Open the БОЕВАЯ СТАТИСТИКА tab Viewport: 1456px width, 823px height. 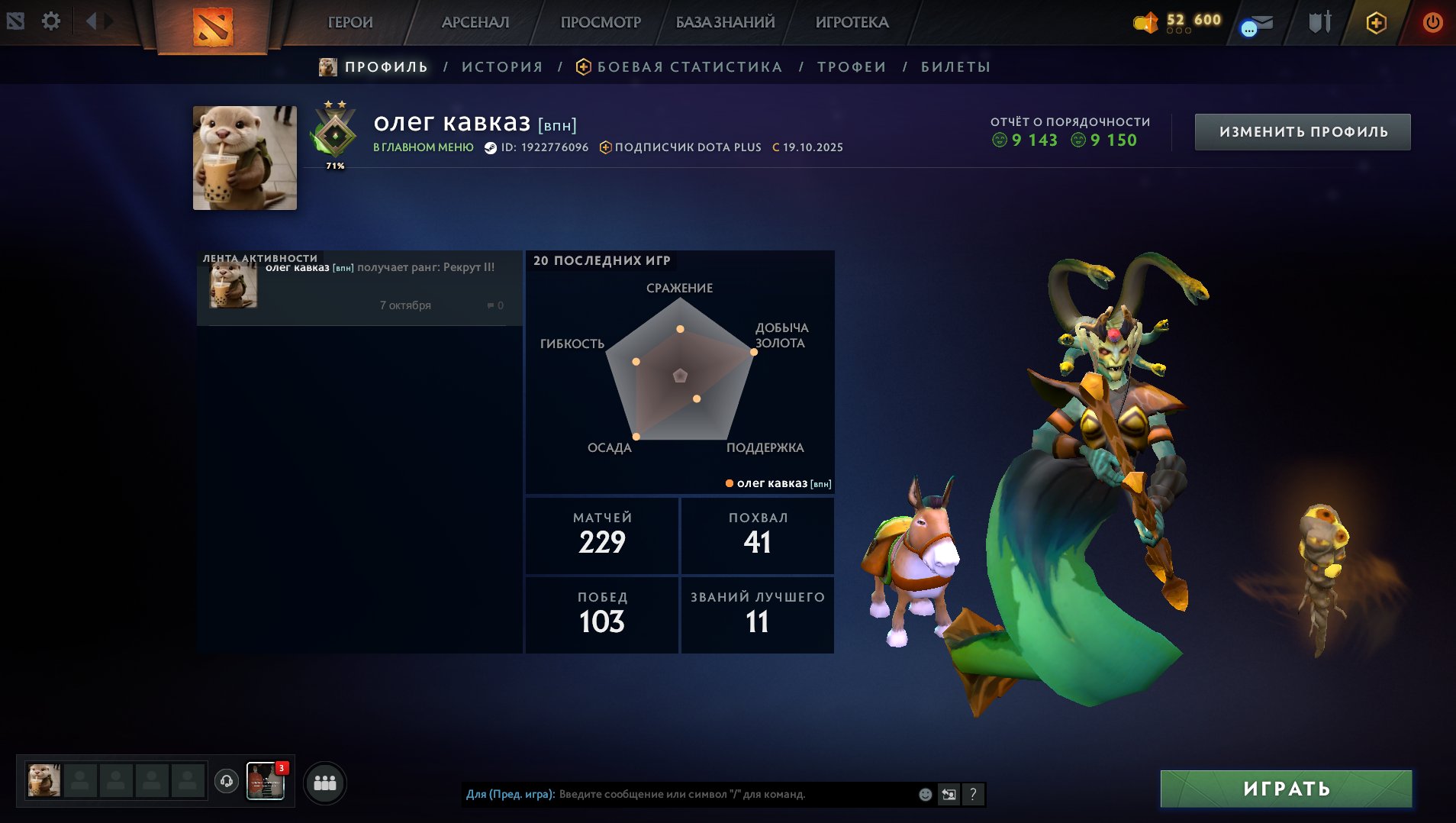689,67
